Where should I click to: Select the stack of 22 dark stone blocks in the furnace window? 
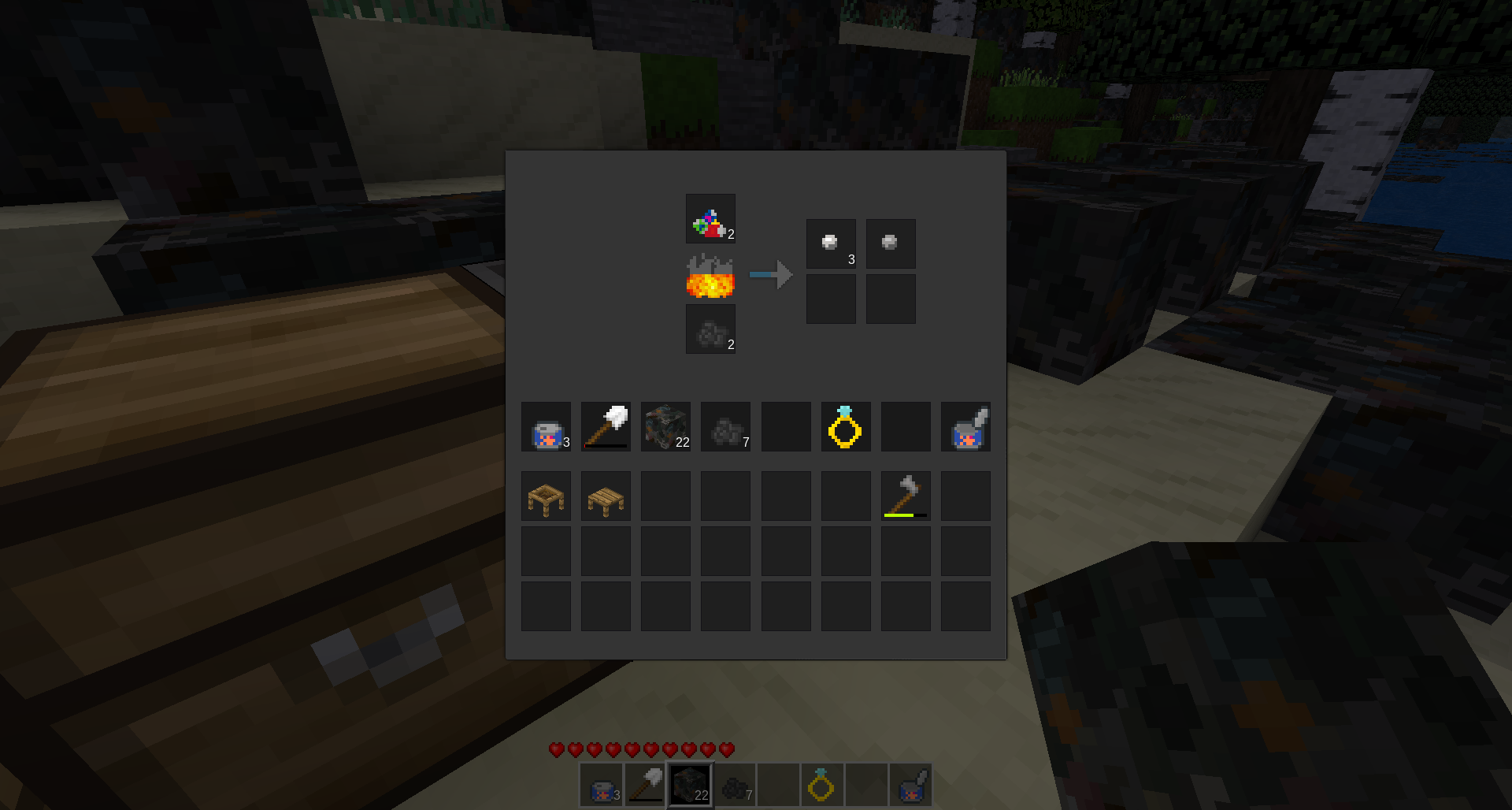coord(665,427)
